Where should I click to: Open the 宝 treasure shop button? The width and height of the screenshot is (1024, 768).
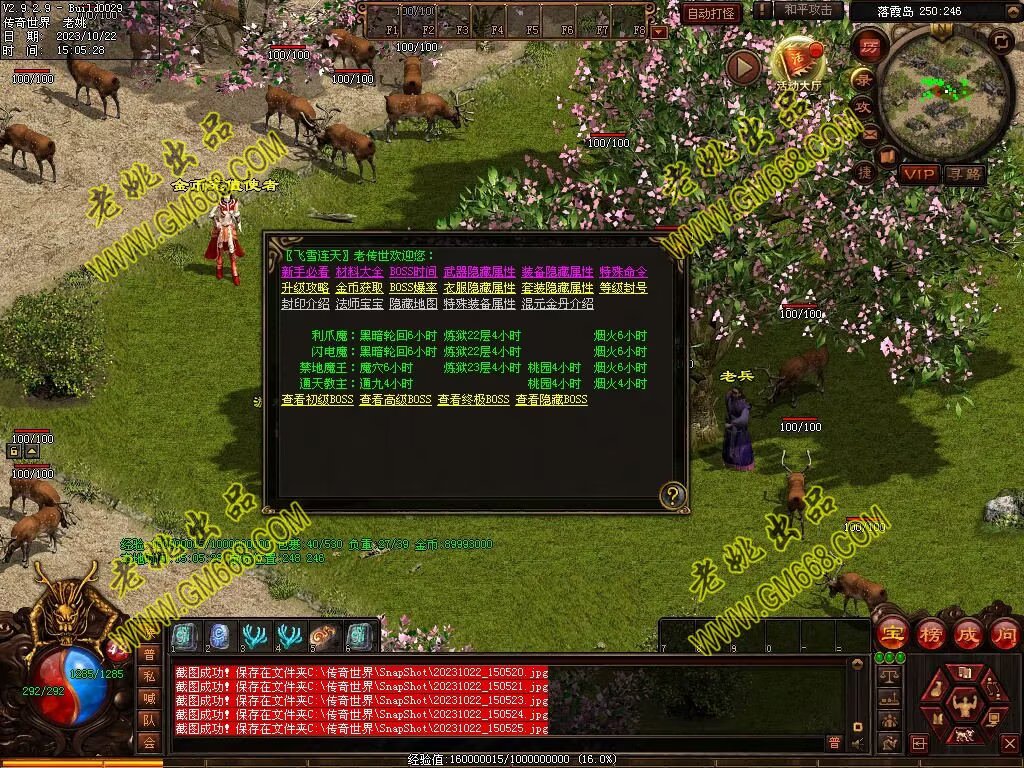coord(891,633)
